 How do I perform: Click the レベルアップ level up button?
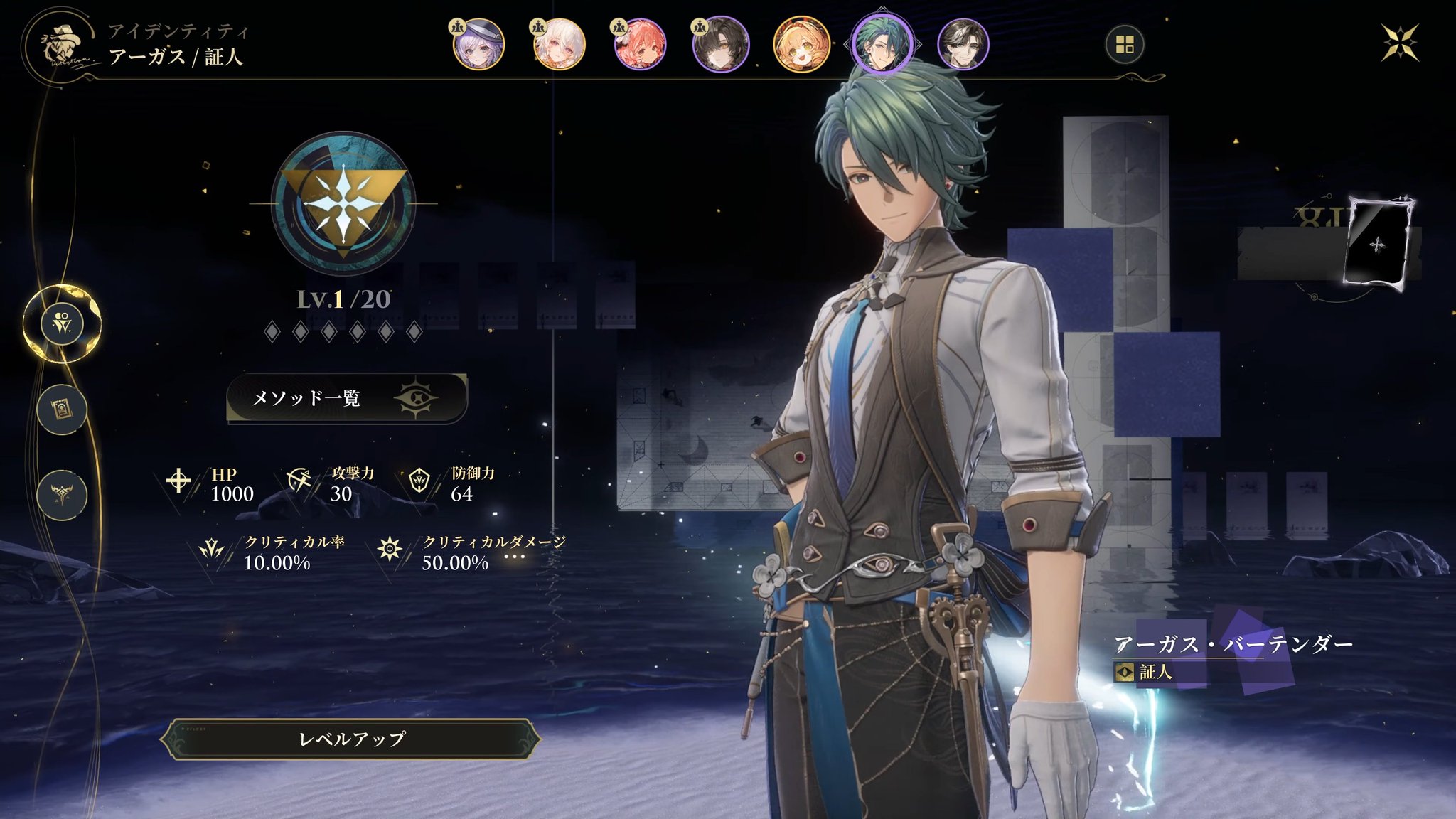tap(351, 739)
